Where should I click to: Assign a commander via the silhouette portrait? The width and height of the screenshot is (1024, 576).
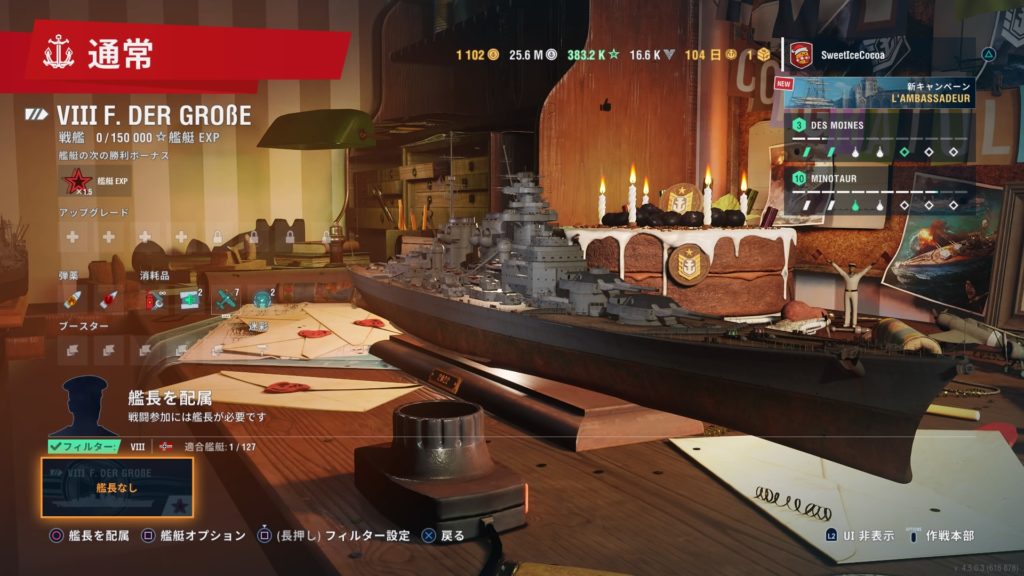[x=85, y=406]
